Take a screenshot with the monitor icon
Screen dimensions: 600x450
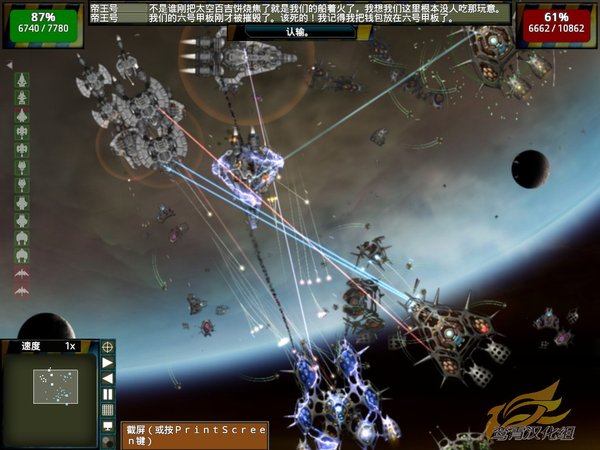pos(108,426)
